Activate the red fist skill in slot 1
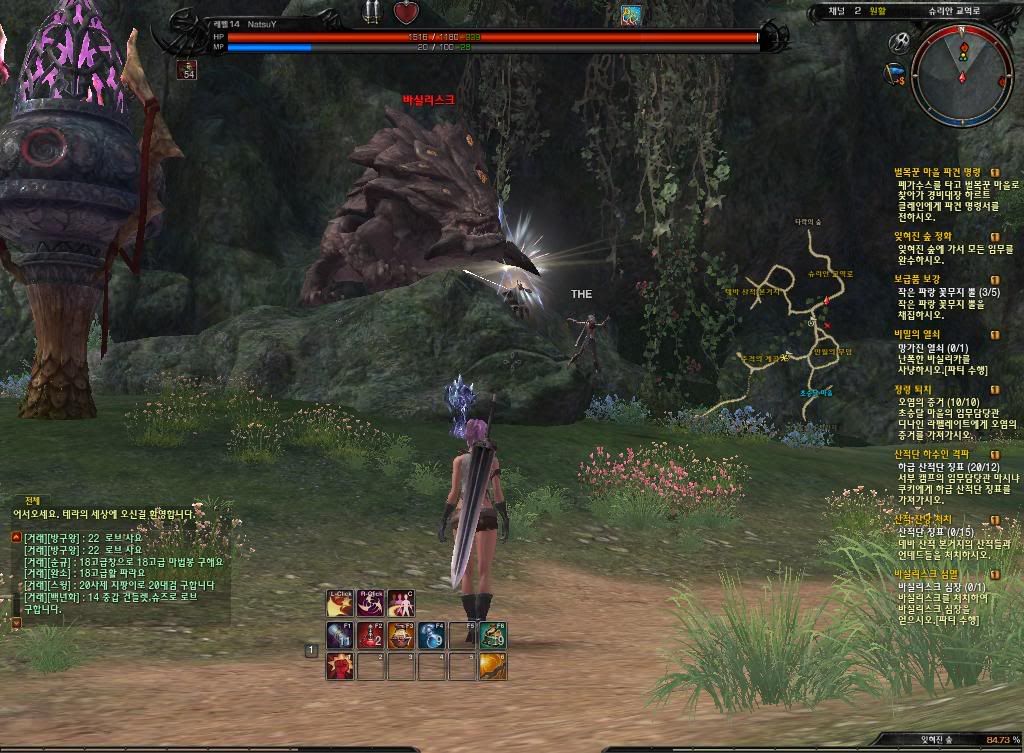This screenshot has height=753, width=1024. point(340,666)
